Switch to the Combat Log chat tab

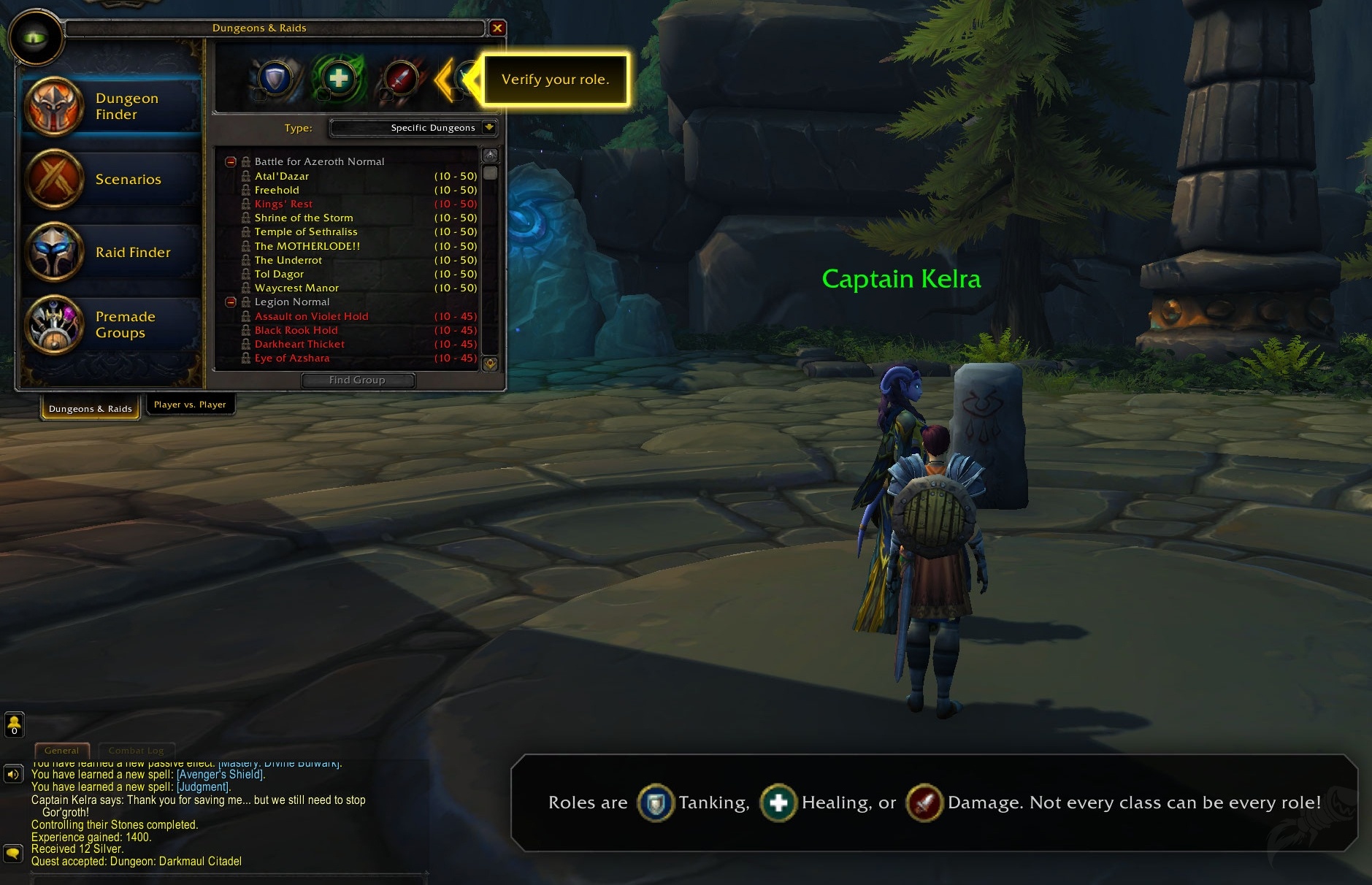(x=136, y=751)
